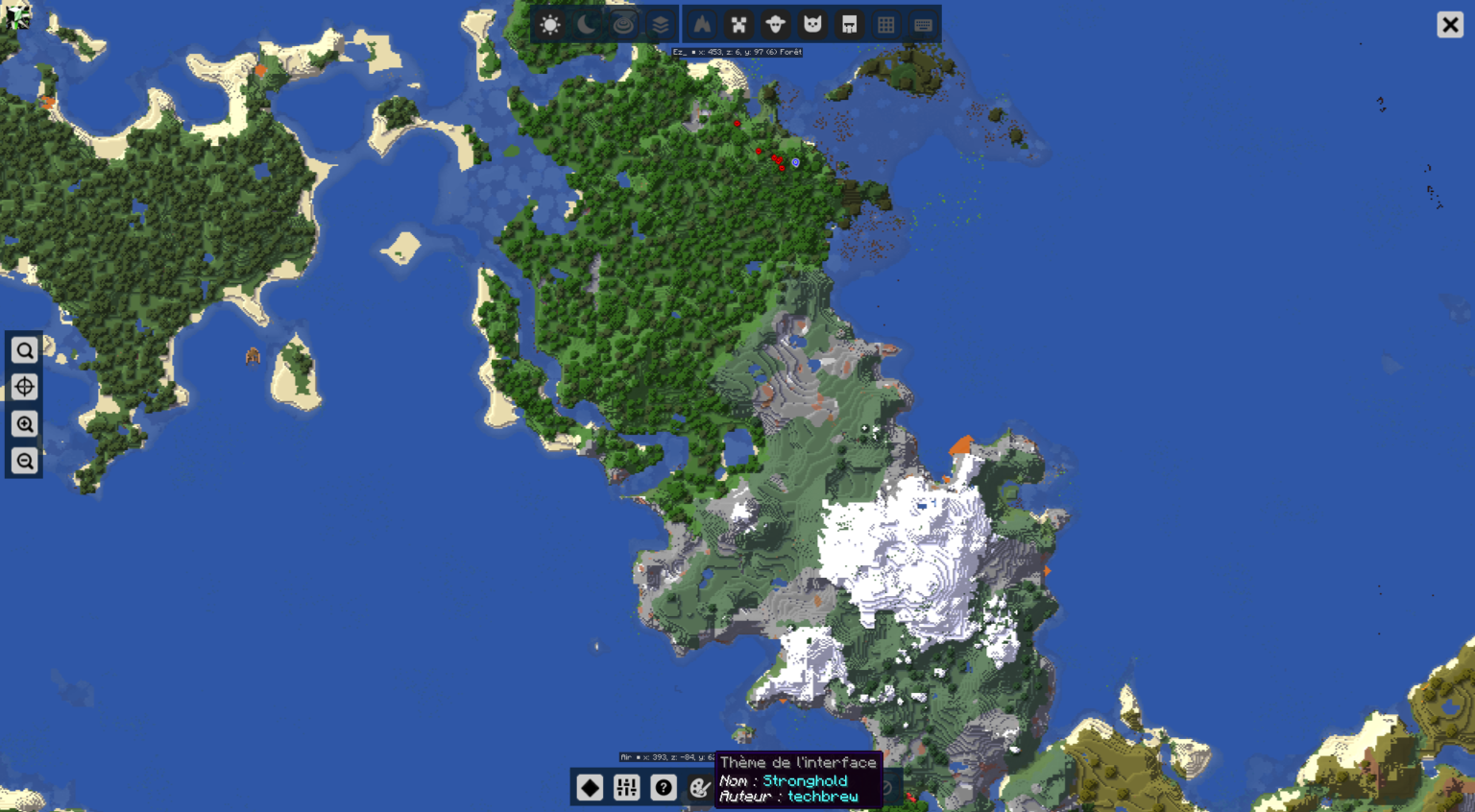Show villagers on the map
1475x812 pixels.
[774, 24]
